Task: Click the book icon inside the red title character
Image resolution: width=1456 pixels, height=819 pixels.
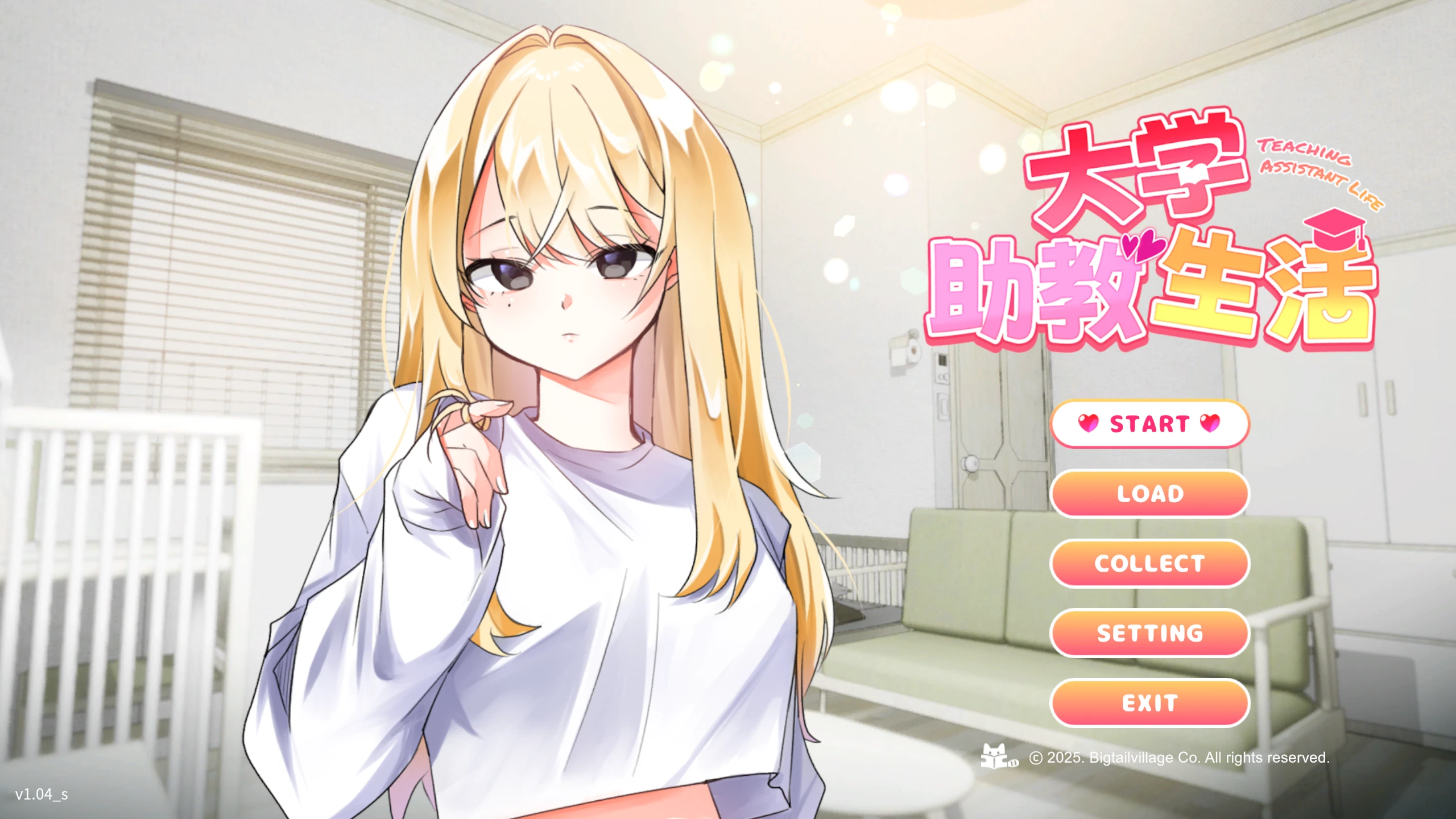Action: pyautogui.click(x=1195, y=175)
